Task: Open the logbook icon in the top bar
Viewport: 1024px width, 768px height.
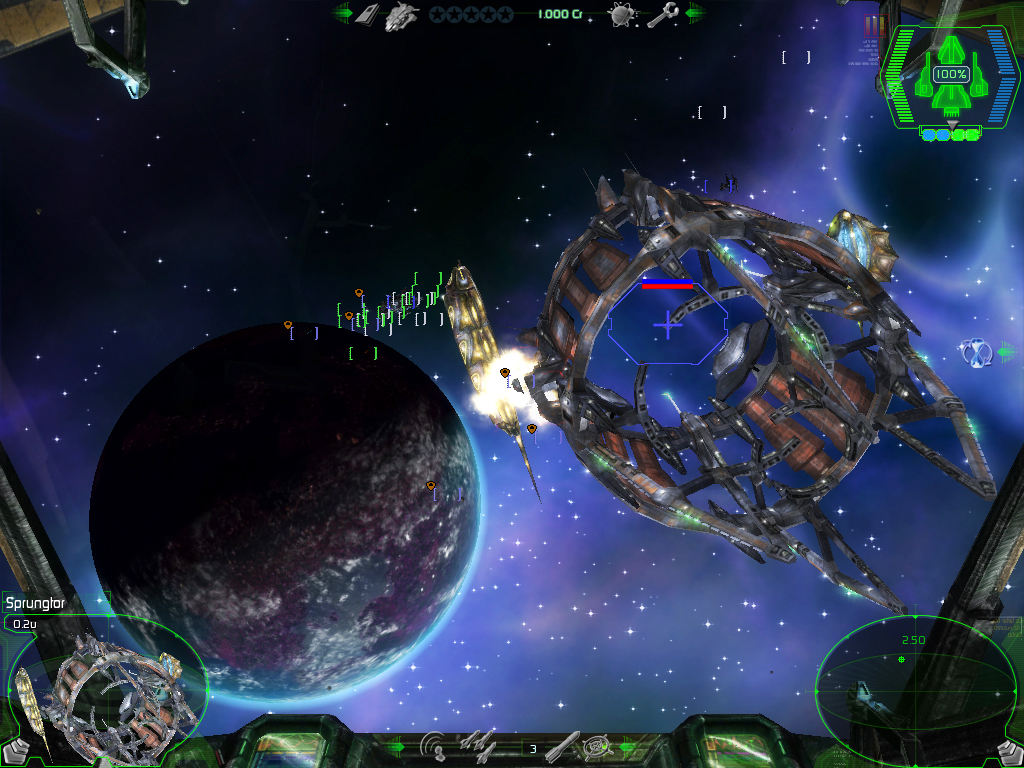Action: (367, 14)
